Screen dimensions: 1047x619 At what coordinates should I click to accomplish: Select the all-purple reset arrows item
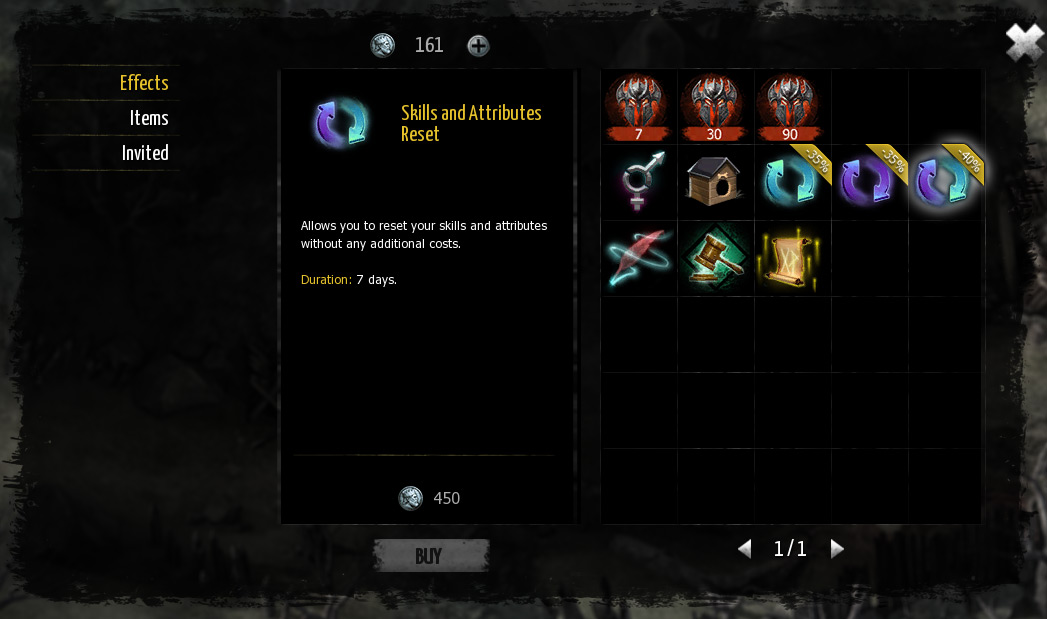point(866,182)
